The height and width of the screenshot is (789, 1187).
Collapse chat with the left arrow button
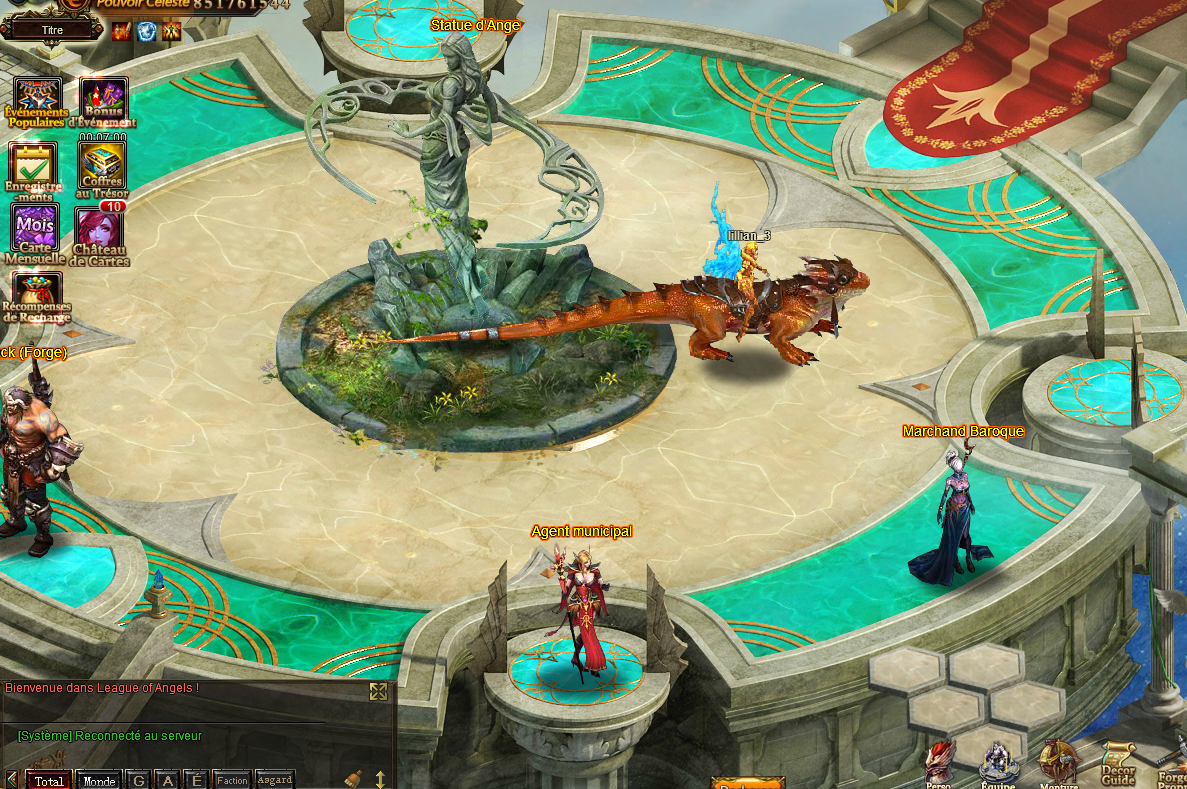coord(12,780)
